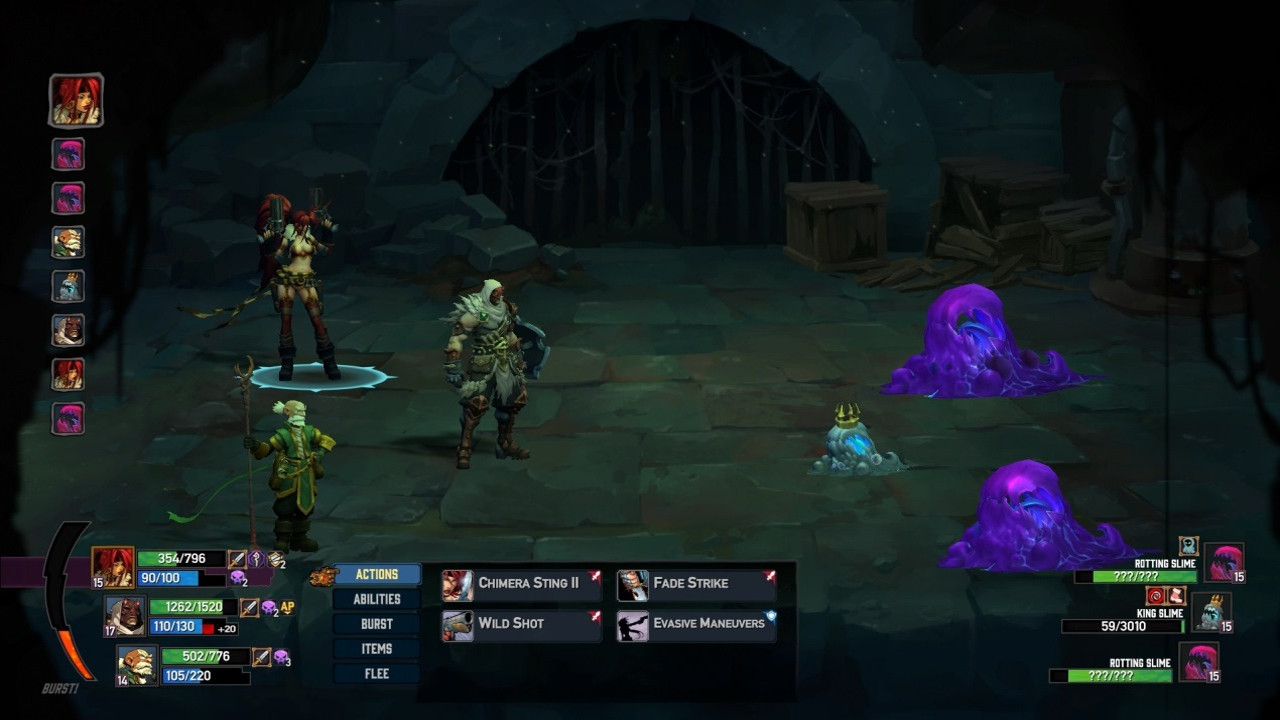Choose the Fade Strike action
Viewport: 1280px width, 720px height.
696,584
